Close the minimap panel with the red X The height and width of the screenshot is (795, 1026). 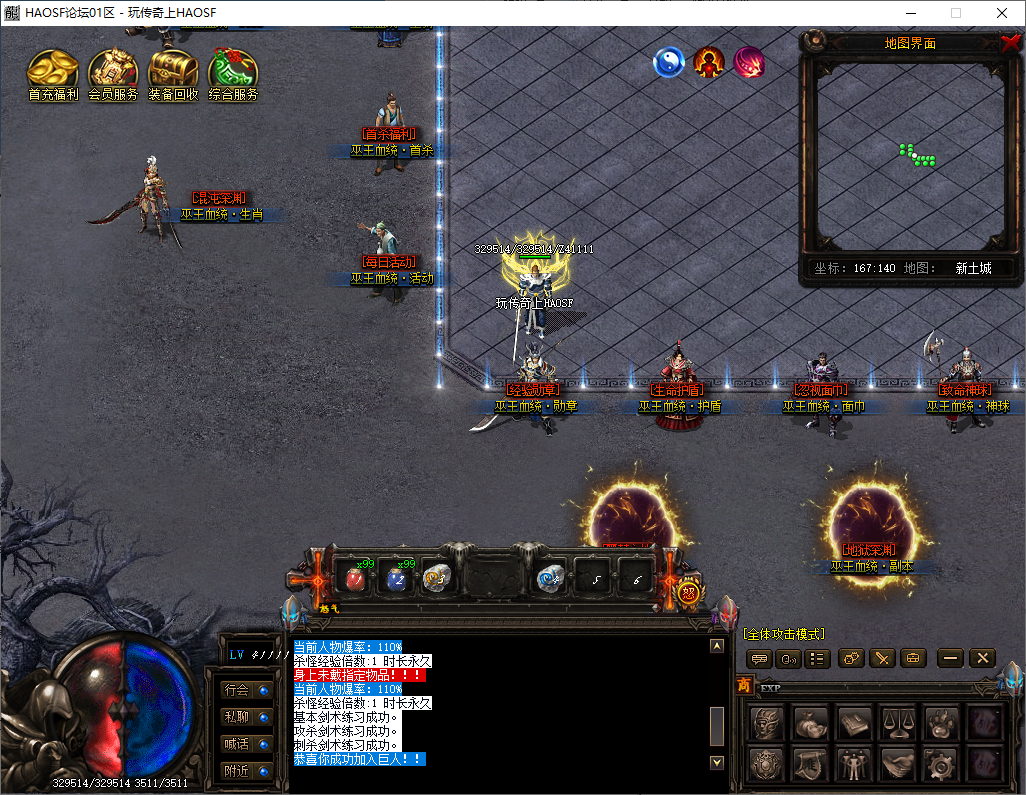pos(1010,43)
